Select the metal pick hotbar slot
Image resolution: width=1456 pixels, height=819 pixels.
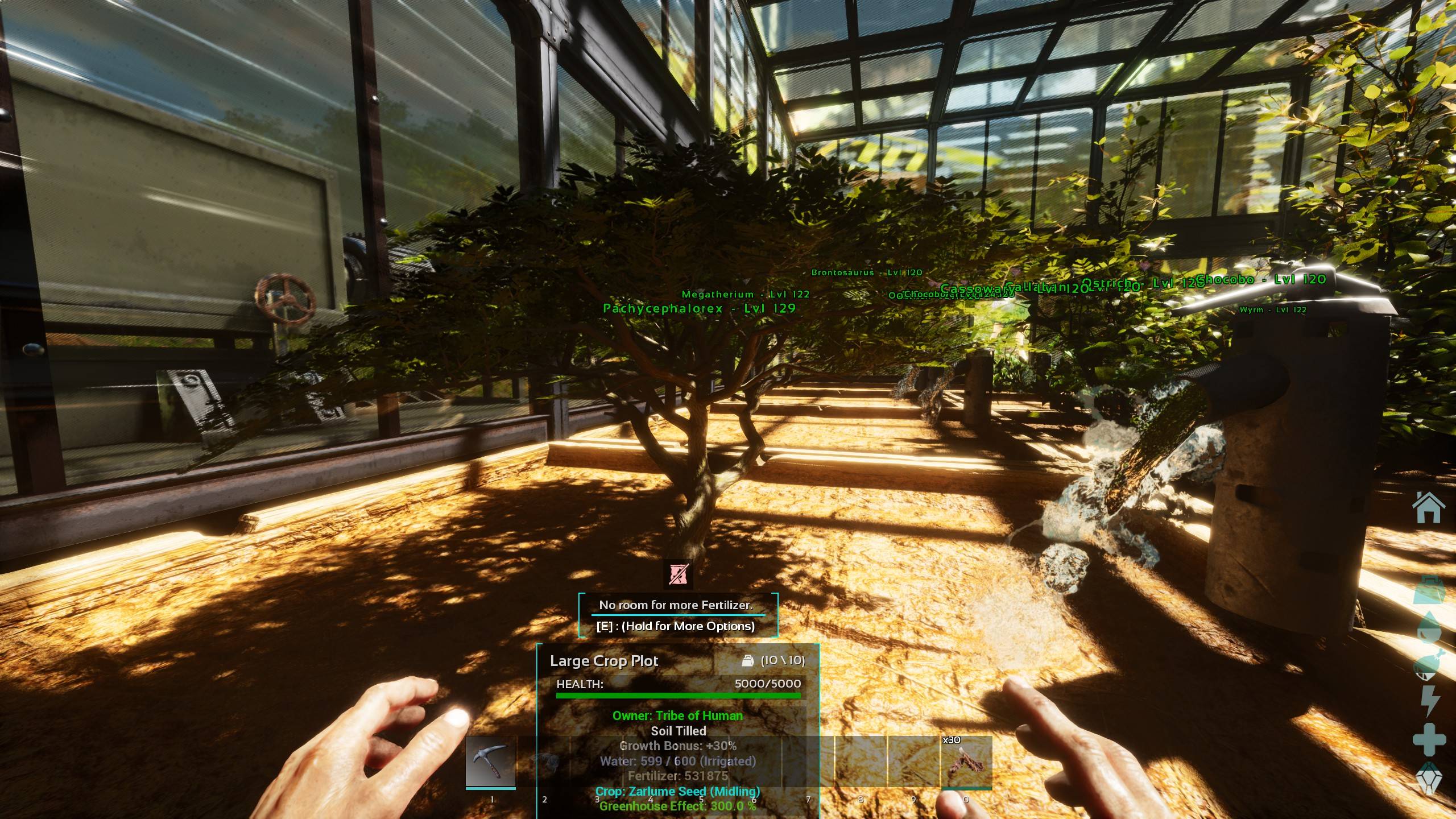point(491,762)
